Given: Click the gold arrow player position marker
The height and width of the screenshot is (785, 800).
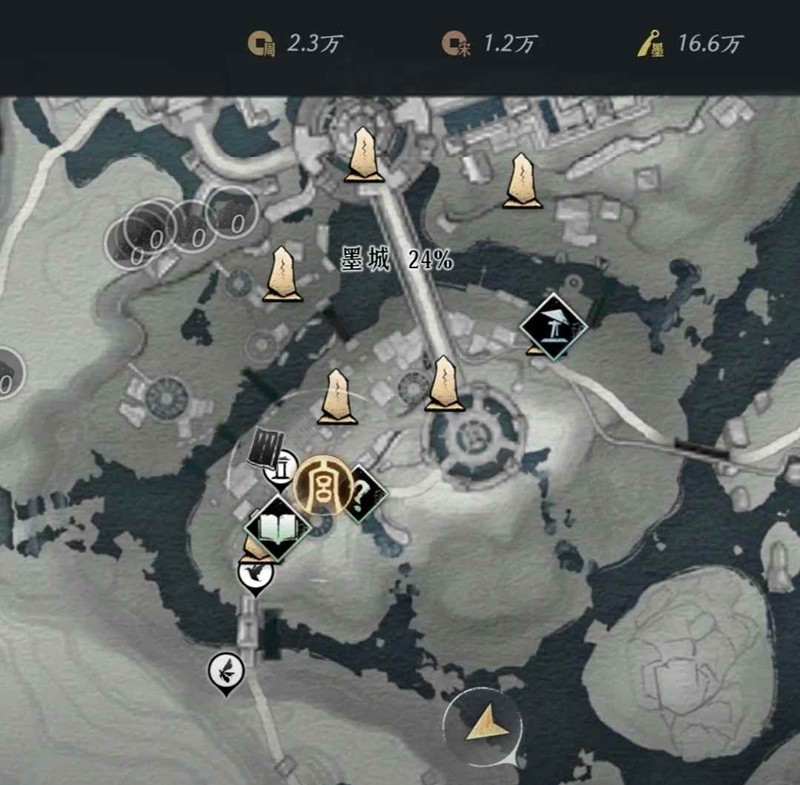Looking at the screenshot, I should [x=483, y=722].
